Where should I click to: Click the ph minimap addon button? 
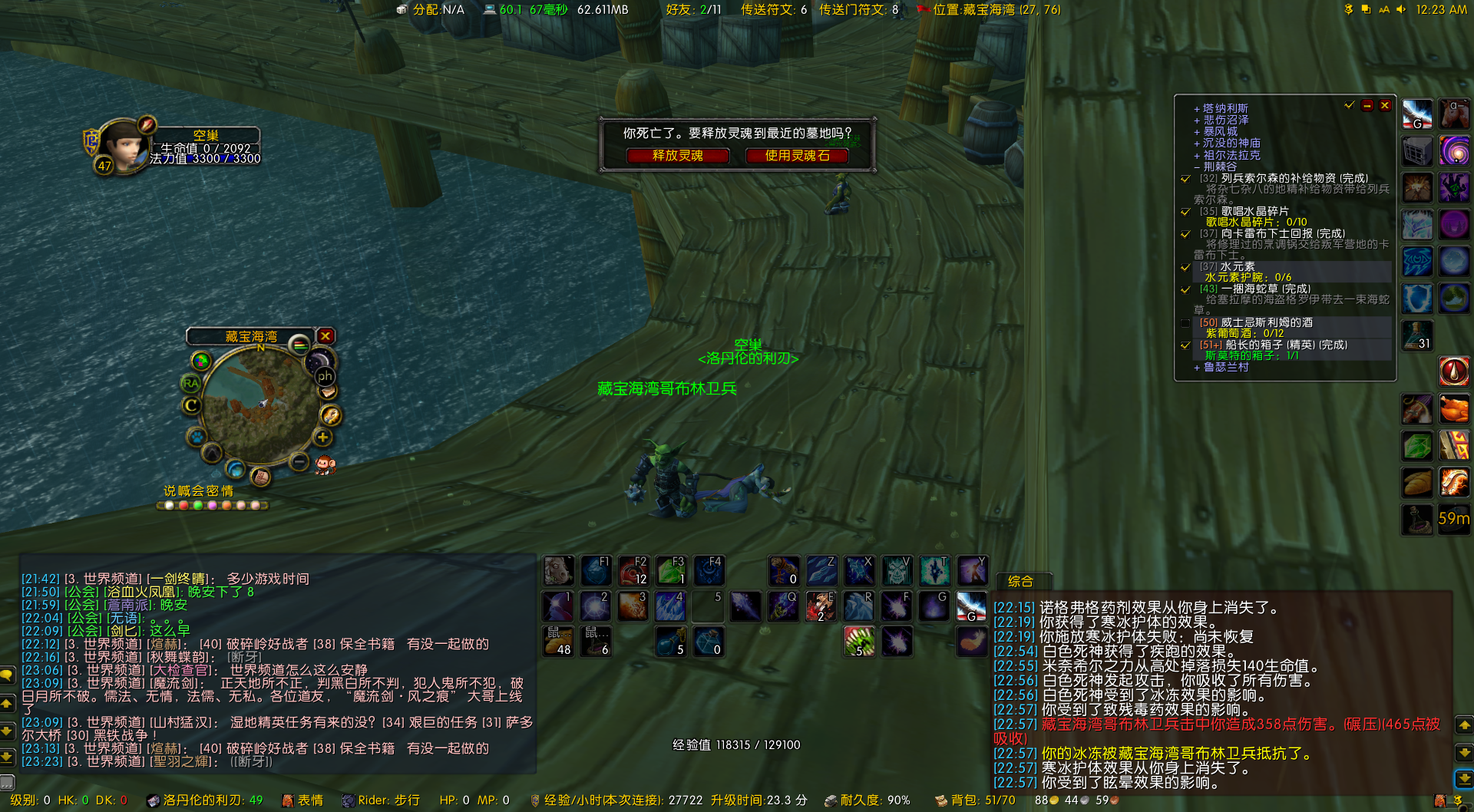click(x=326, y=376)
